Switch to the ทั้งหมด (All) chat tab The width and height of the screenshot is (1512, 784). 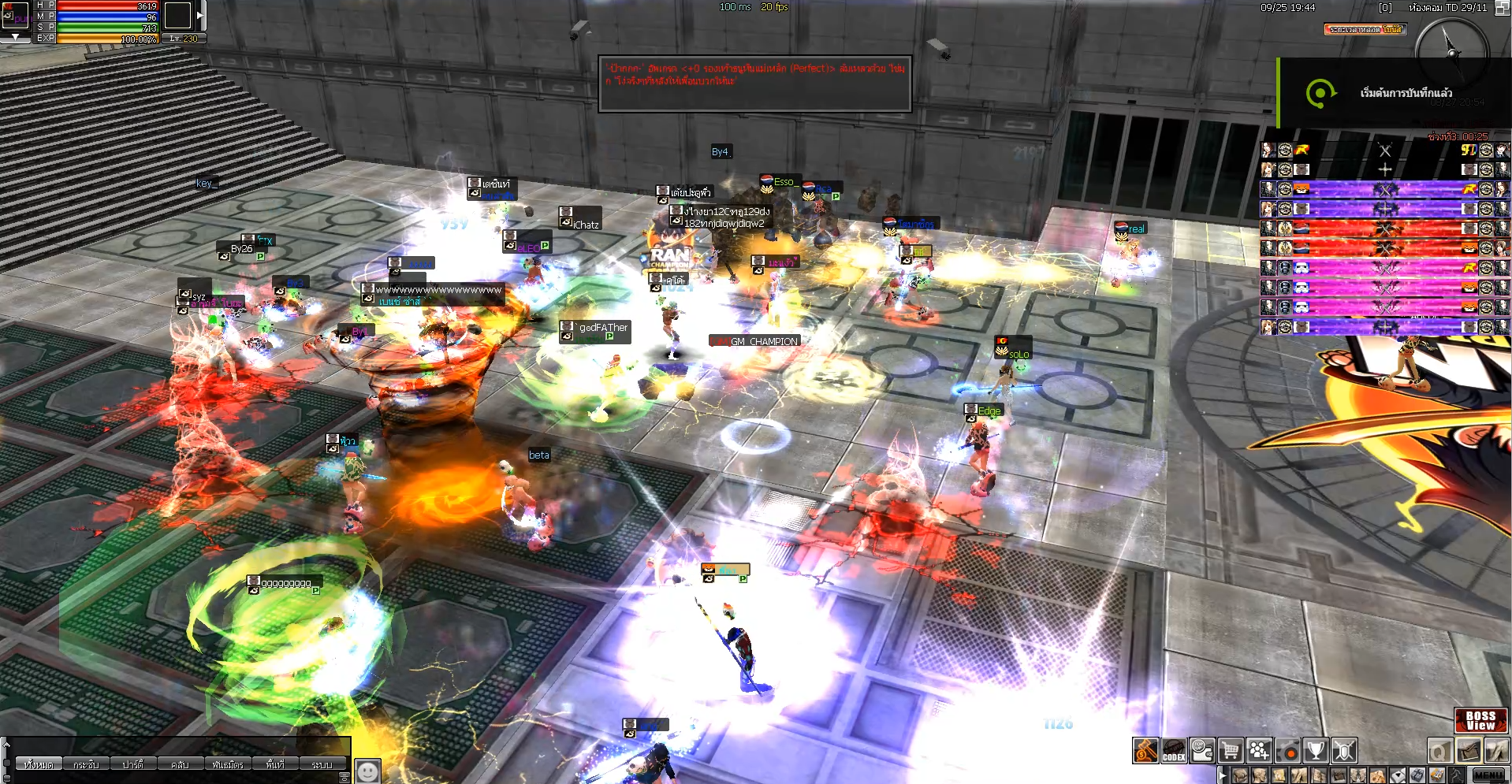pos(38,764)
